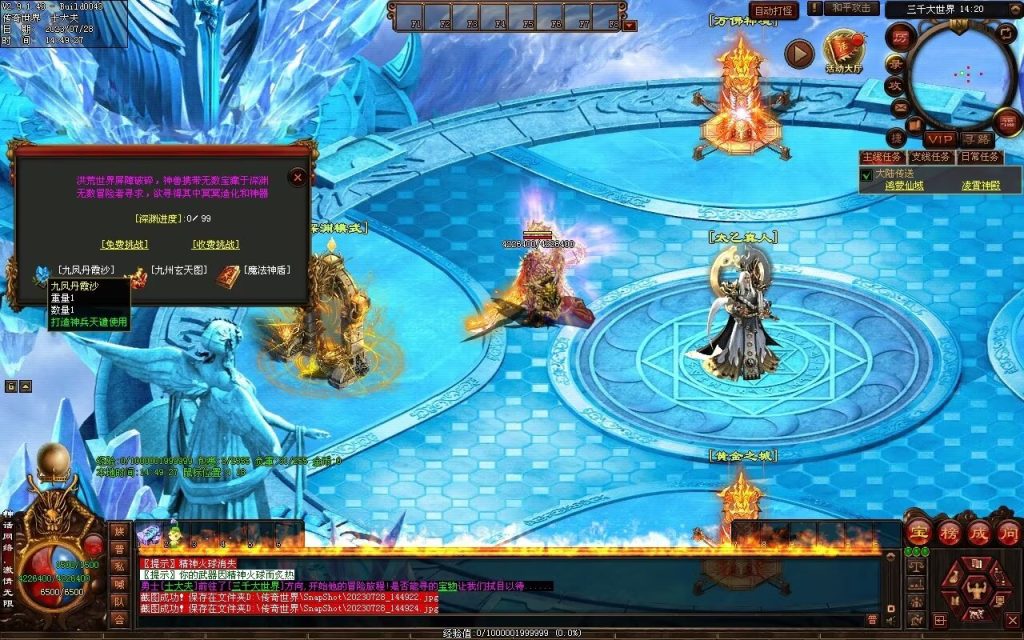Open the mail envelope icon beside minimap
The image size is (1024, 640).
tap(899, 108)
